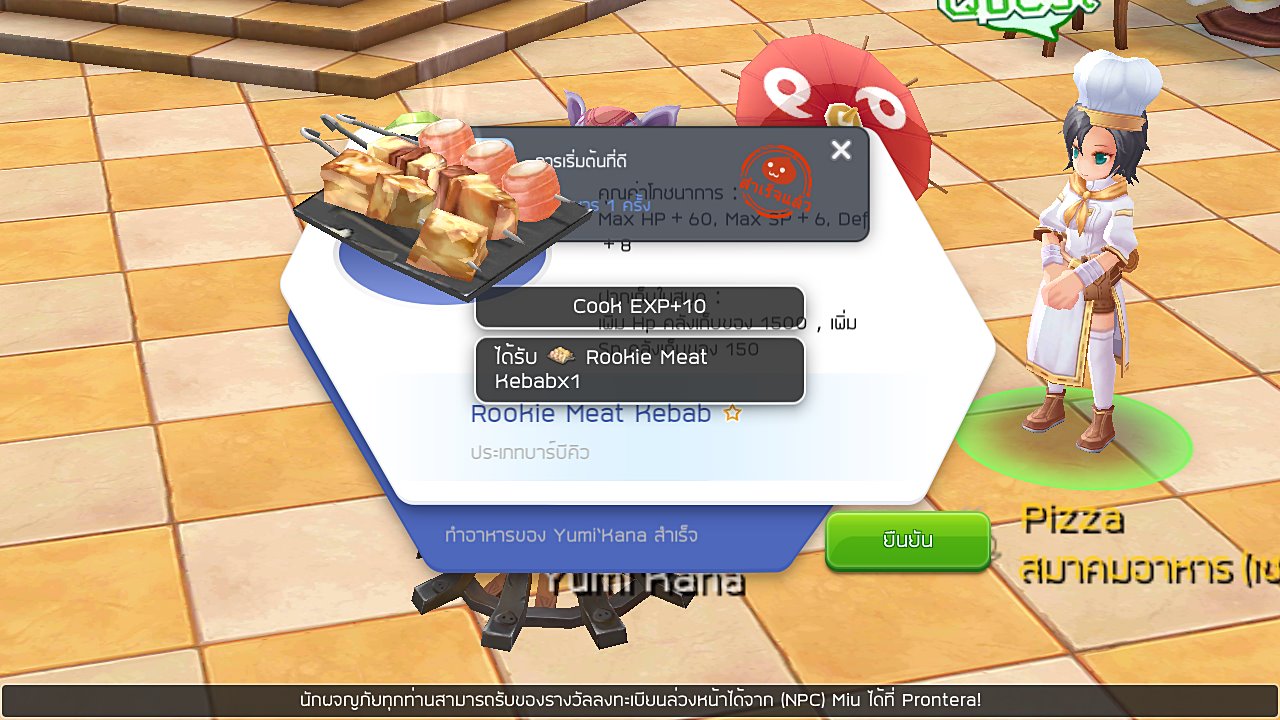This screenshot has width=1280, height=720.
Task: Close the achievement popup with the X
Action: 841,150
